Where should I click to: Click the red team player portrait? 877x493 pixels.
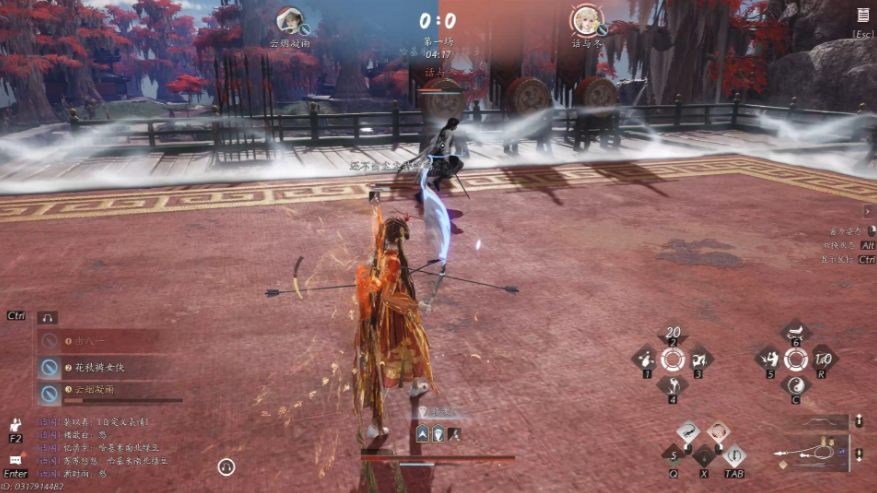pos(584,19)
